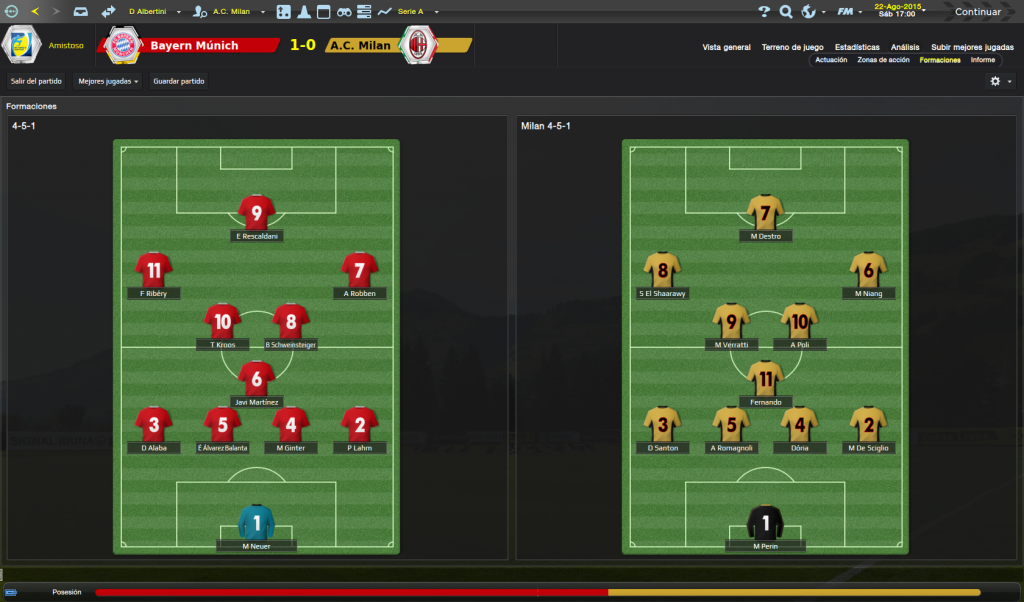Choose M Destro's number 7 shirt

coord(766,213)
